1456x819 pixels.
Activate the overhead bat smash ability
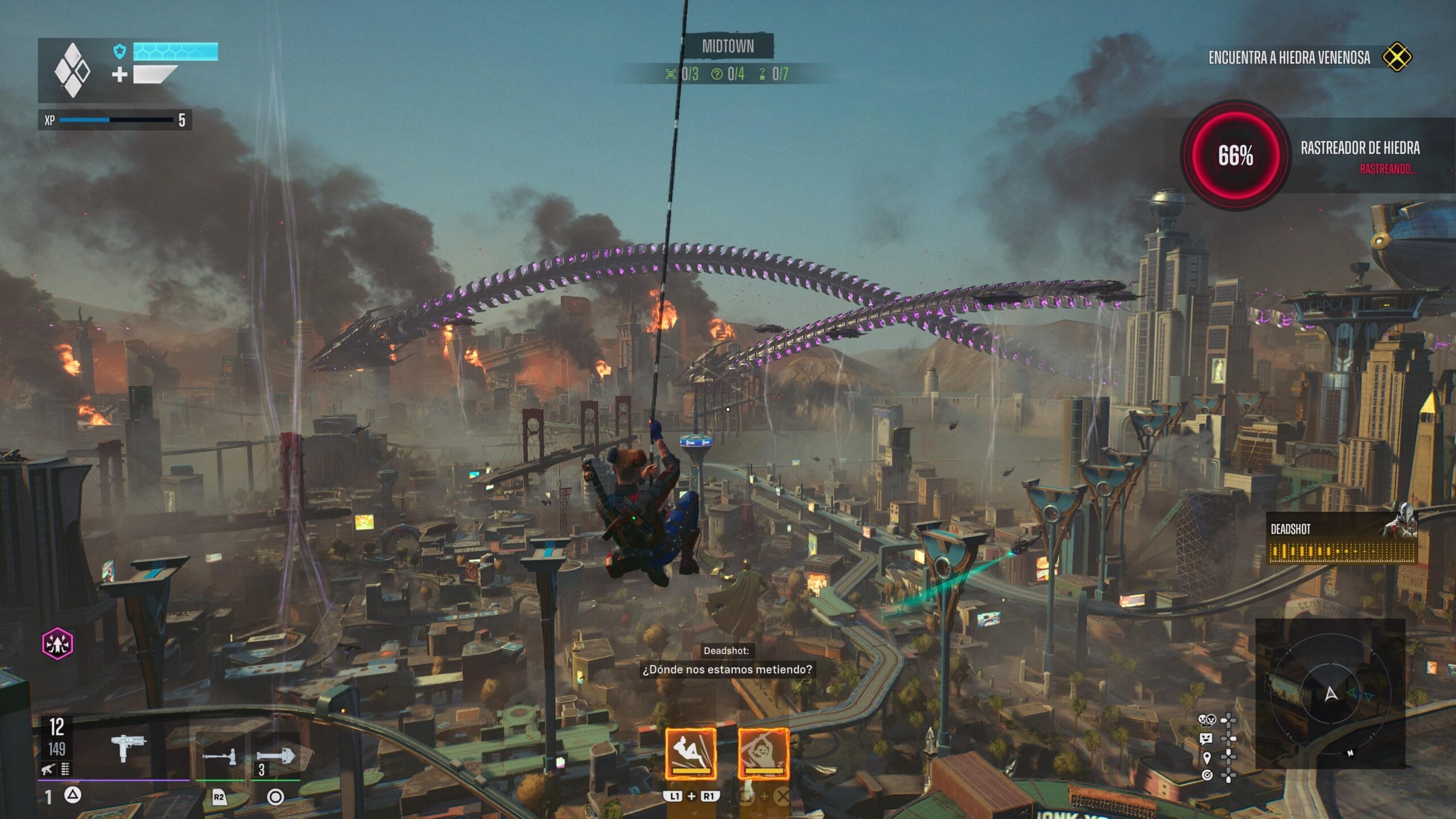click(763, 754)
